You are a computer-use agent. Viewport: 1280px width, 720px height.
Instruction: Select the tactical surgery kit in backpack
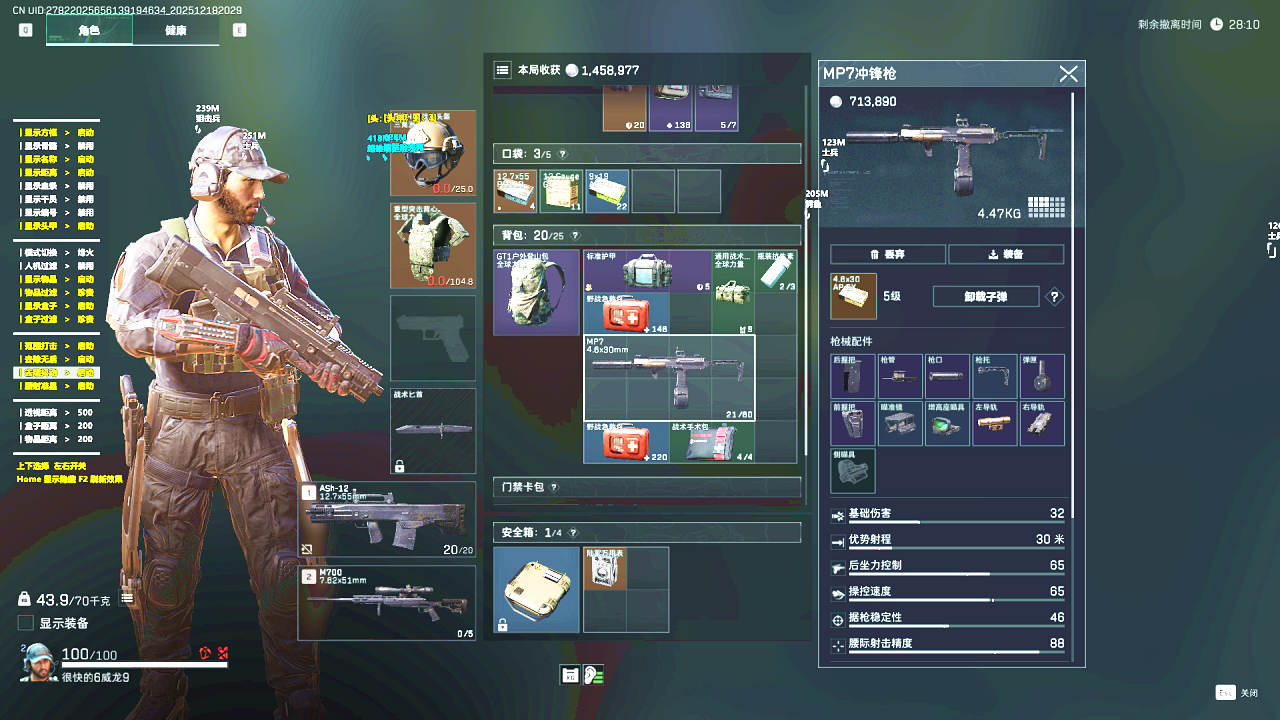(712, 442)
